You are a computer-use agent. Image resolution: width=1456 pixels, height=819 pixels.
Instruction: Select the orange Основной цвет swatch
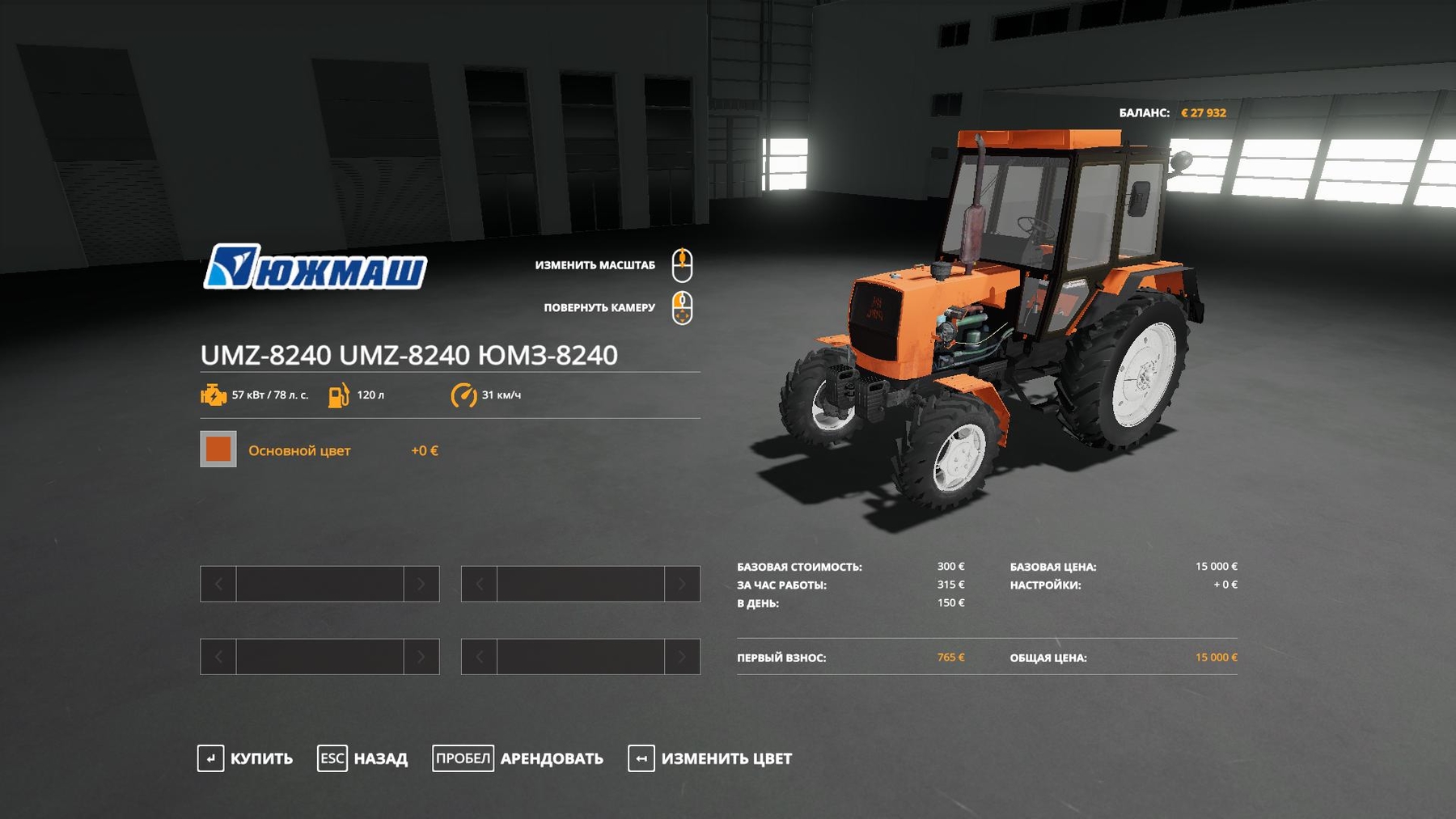[x=218, y=450]
